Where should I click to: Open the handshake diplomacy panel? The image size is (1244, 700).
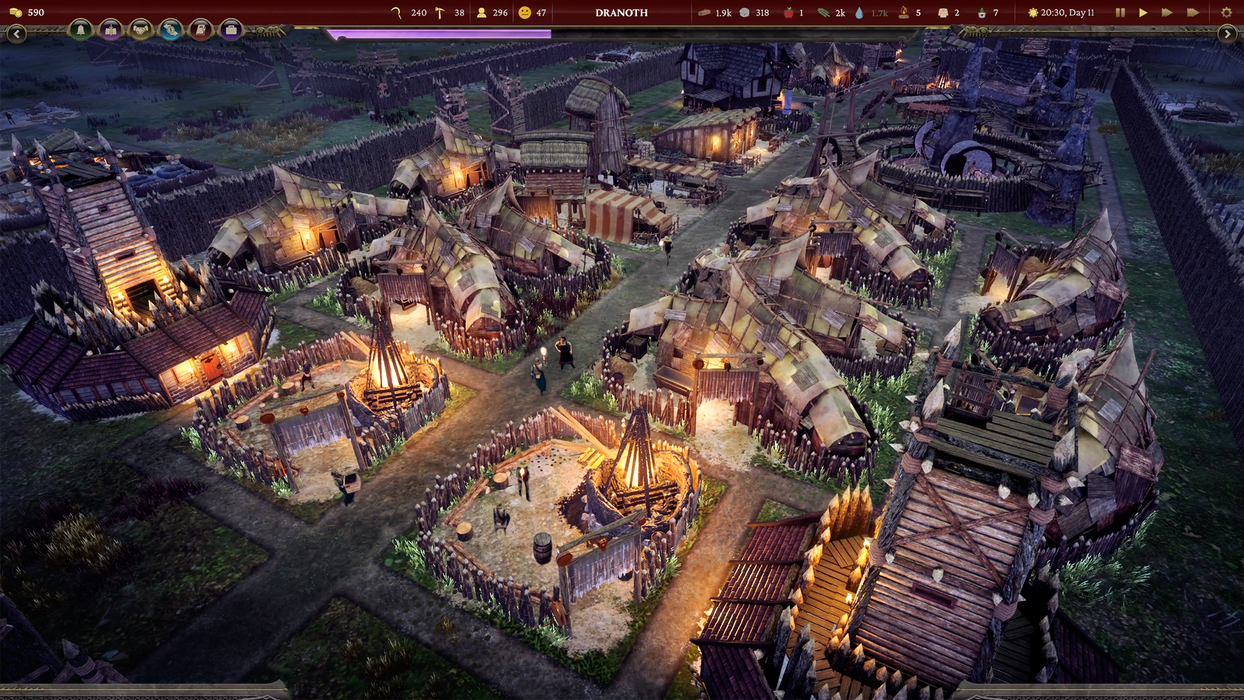(141, 30)
